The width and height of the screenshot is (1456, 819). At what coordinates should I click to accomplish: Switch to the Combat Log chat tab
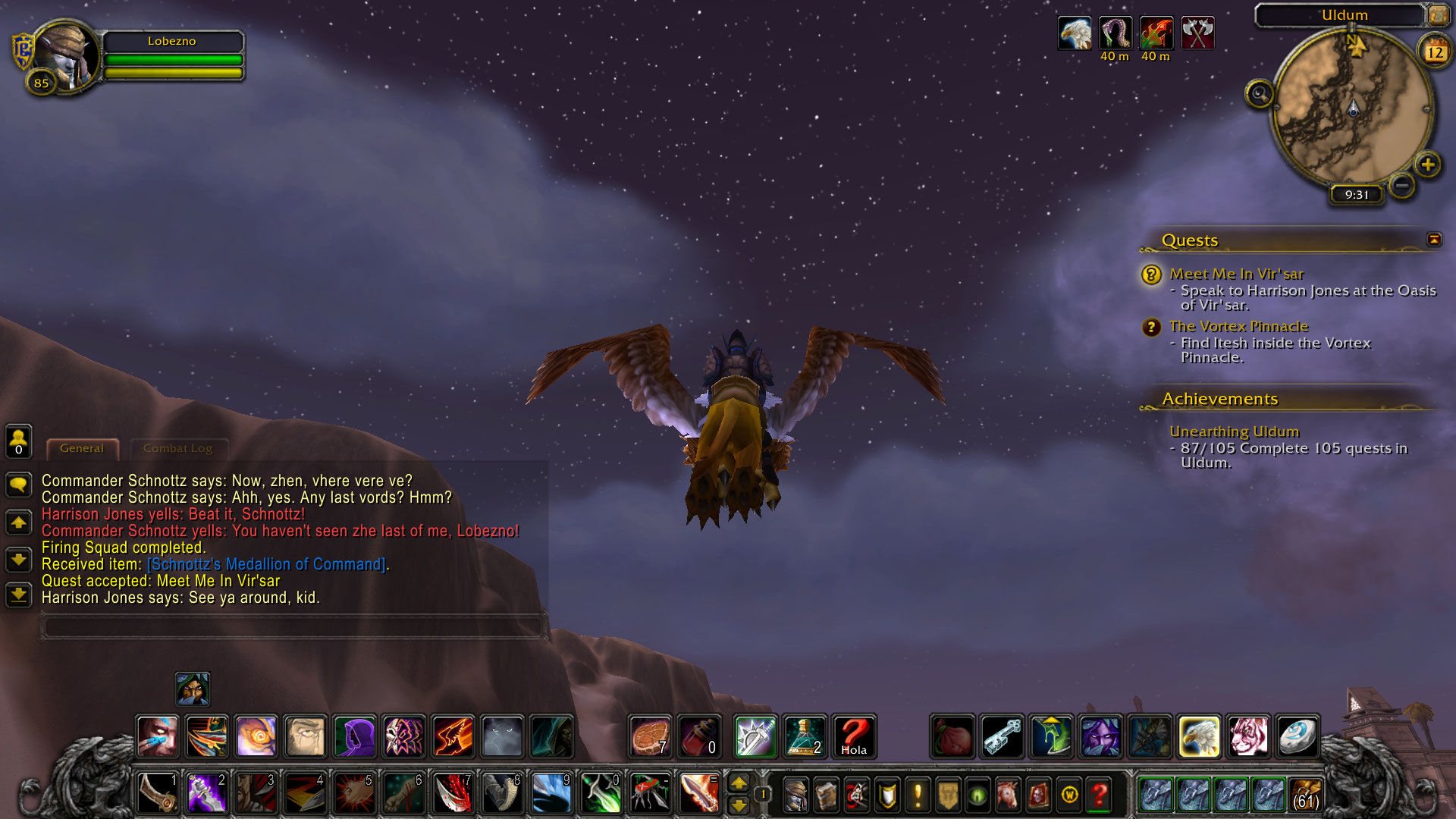(177, 448)
